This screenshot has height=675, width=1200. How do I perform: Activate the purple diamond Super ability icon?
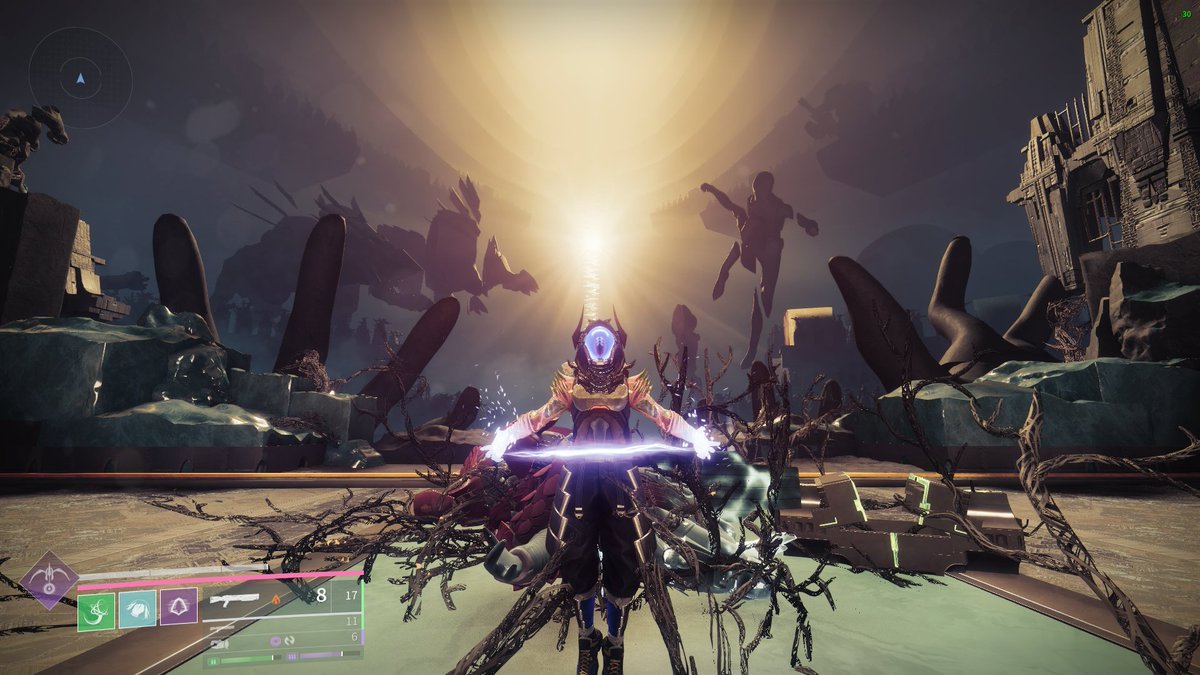[48, 579]
